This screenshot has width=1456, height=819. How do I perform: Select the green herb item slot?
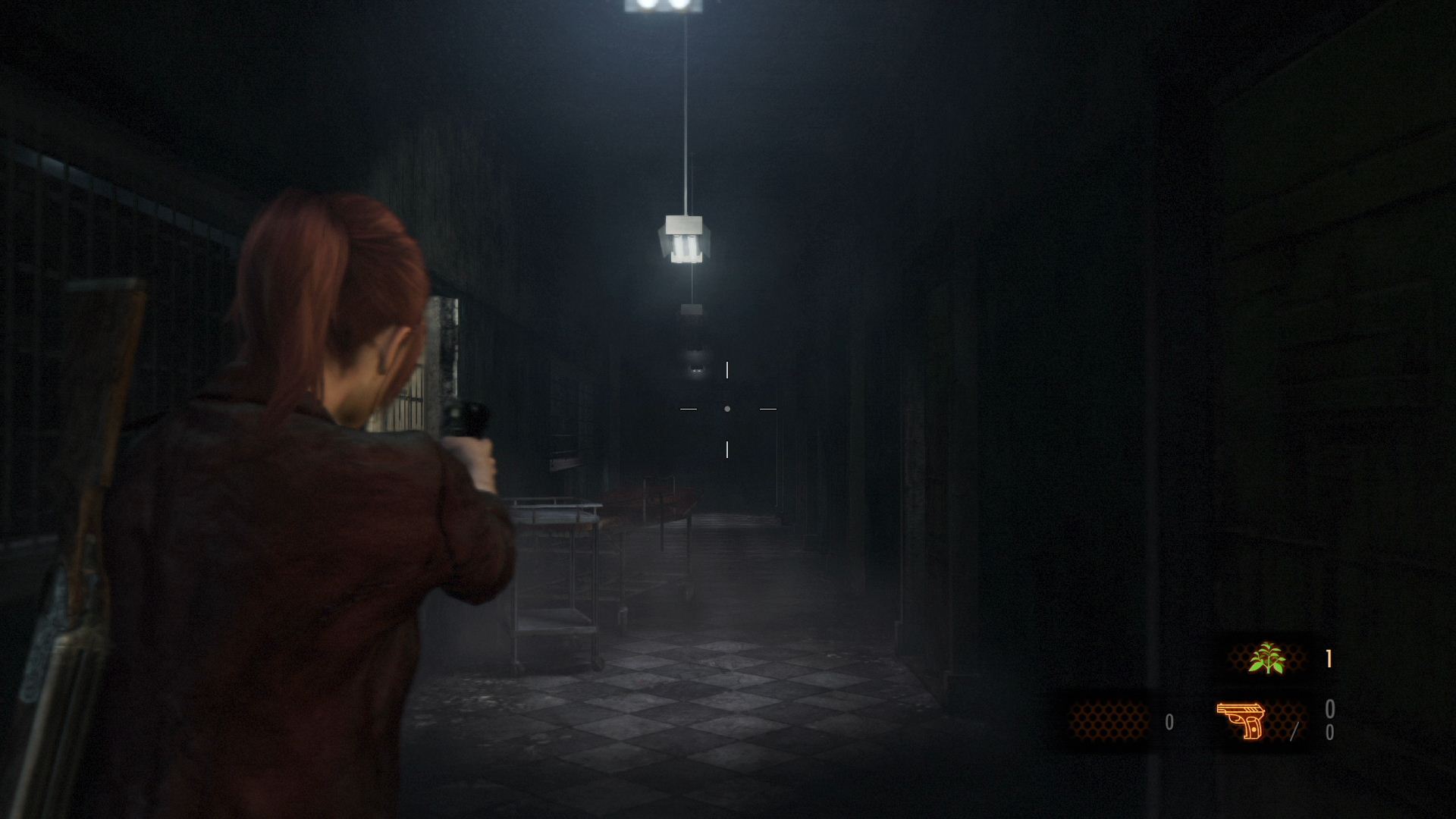point(1266,658)
